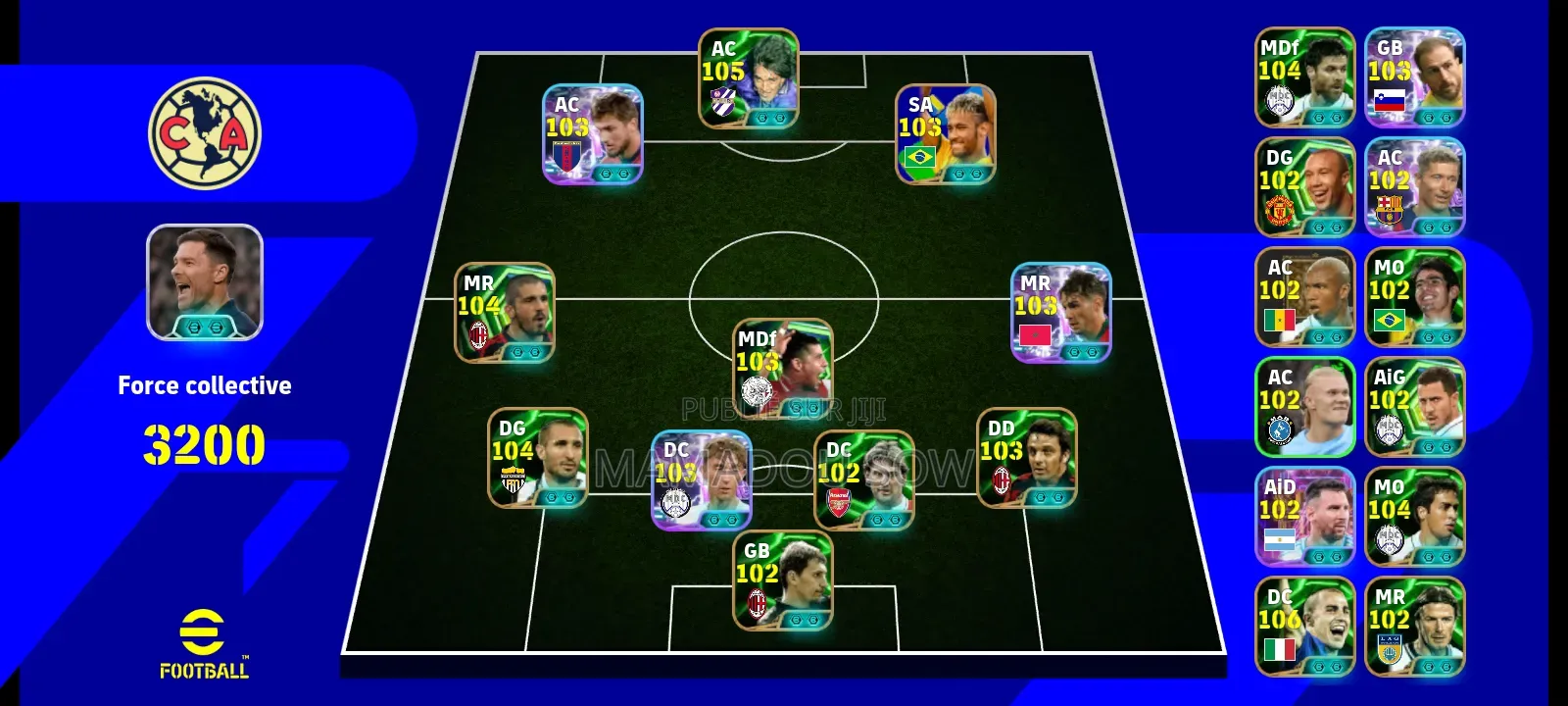Select the MR 103 Morocco flag card
The width and height of the screenshot is (1568, 706).
coord(1061,312)
